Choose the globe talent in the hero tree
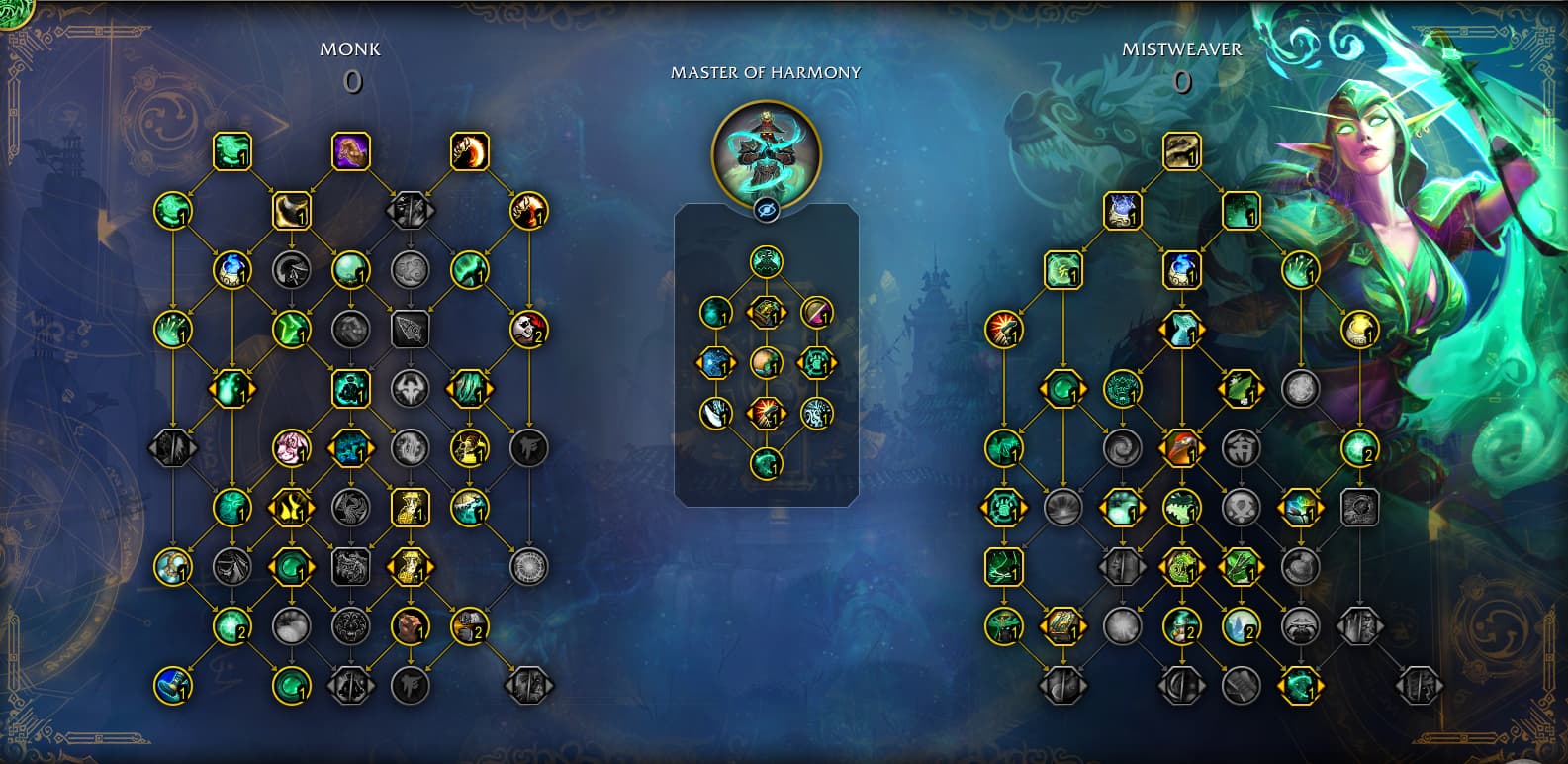 (x=766, y=363)
